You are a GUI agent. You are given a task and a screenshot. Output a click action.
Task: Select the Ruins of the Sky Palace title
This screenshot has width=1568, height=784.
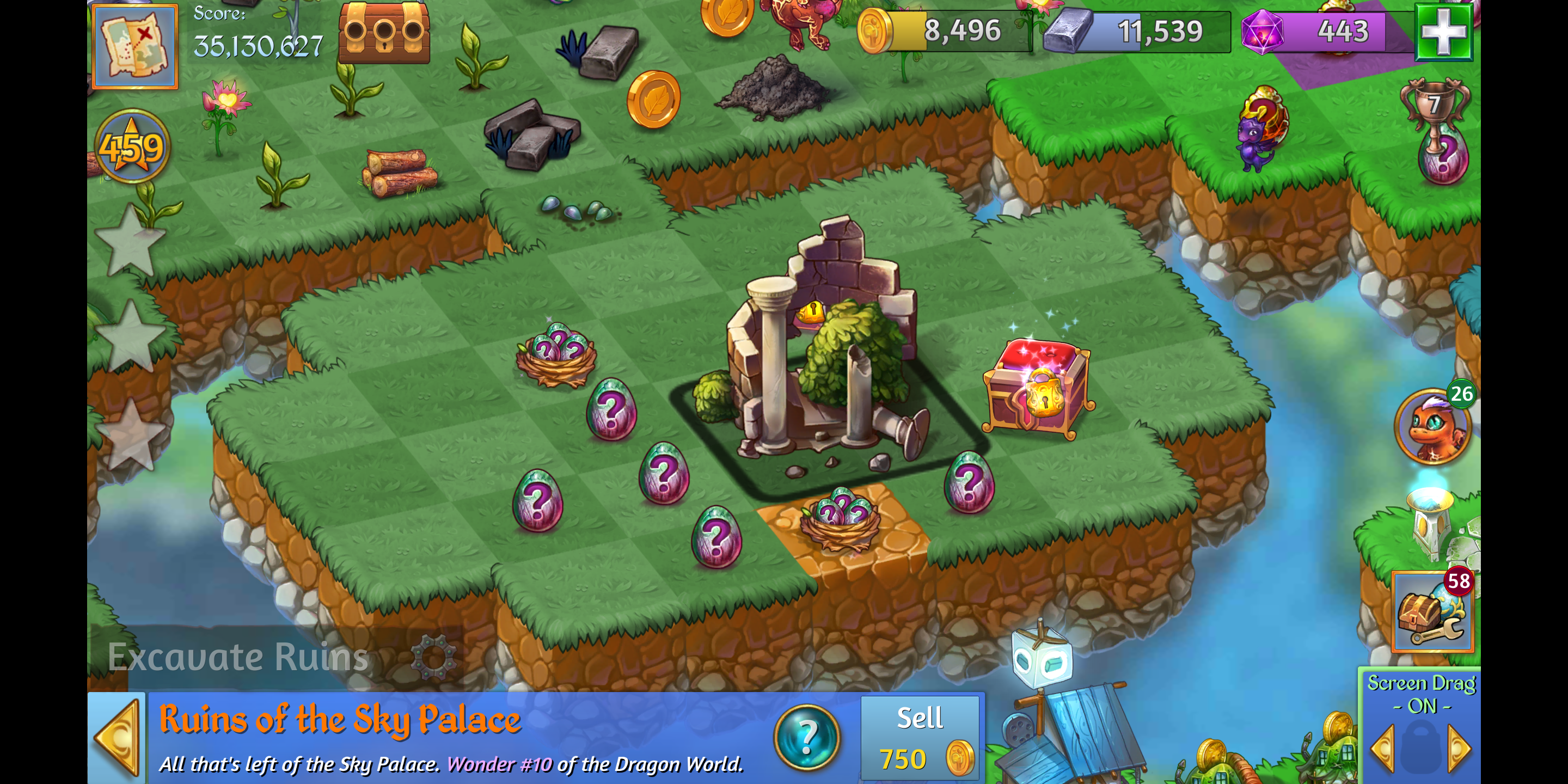point(340,719)
